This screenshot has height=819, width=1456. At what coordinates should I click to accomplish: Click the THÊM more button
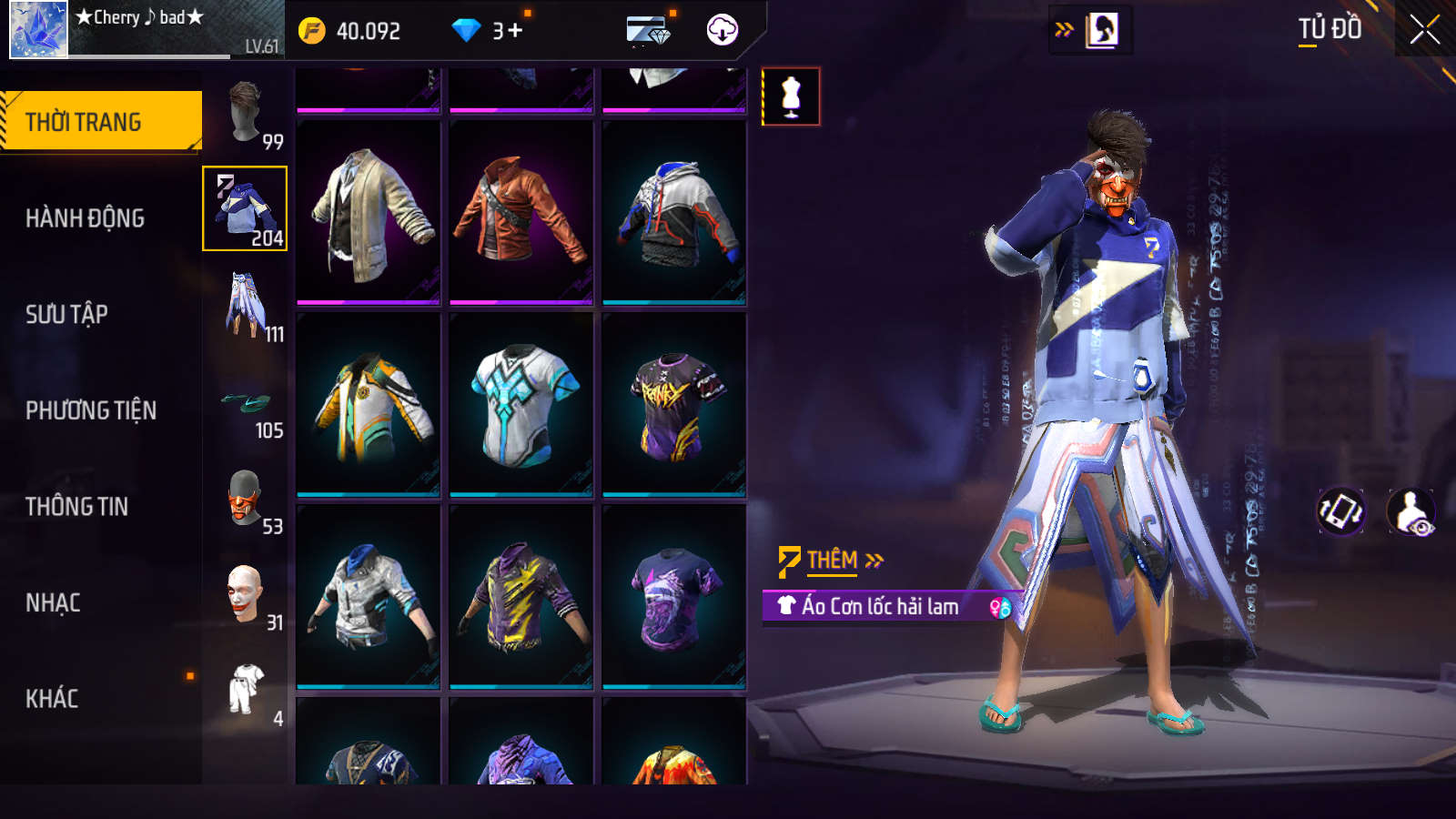(x=832, y=561)
